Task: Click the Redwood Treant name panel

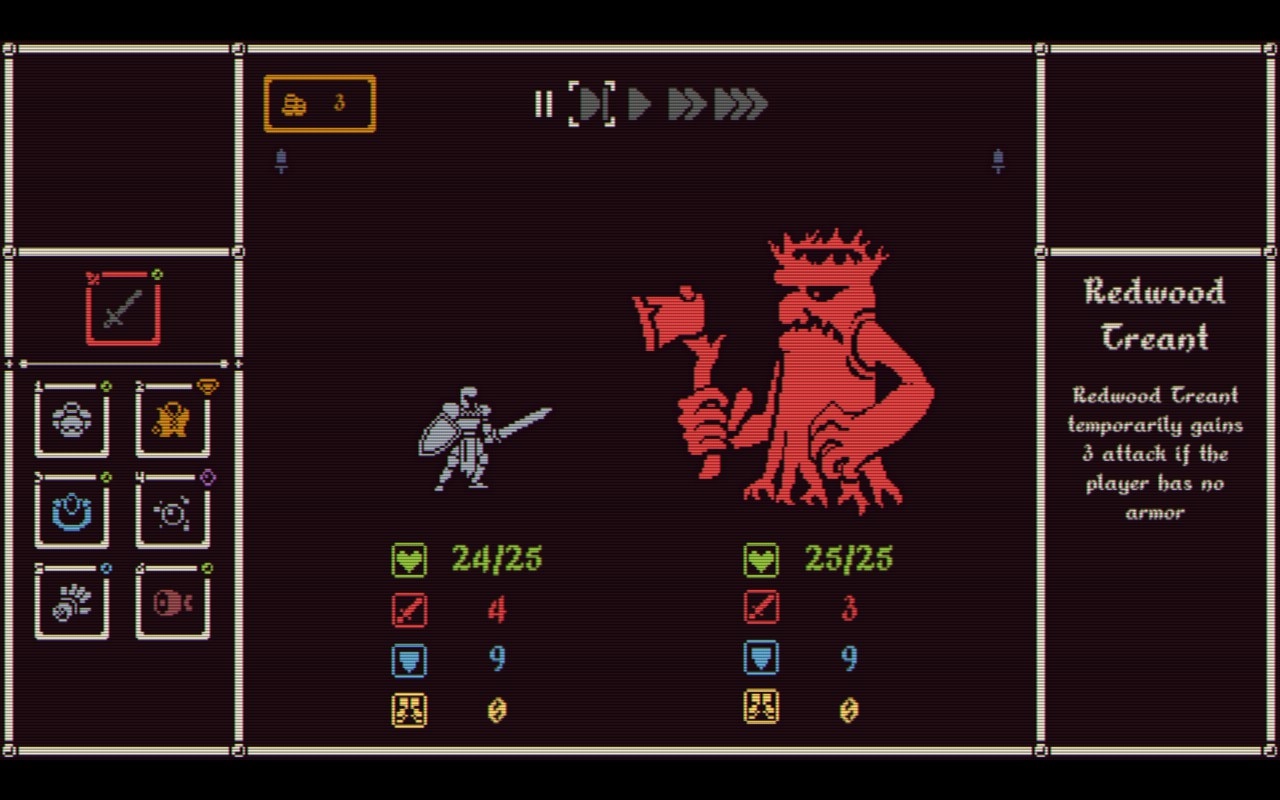Action: 1155,315
